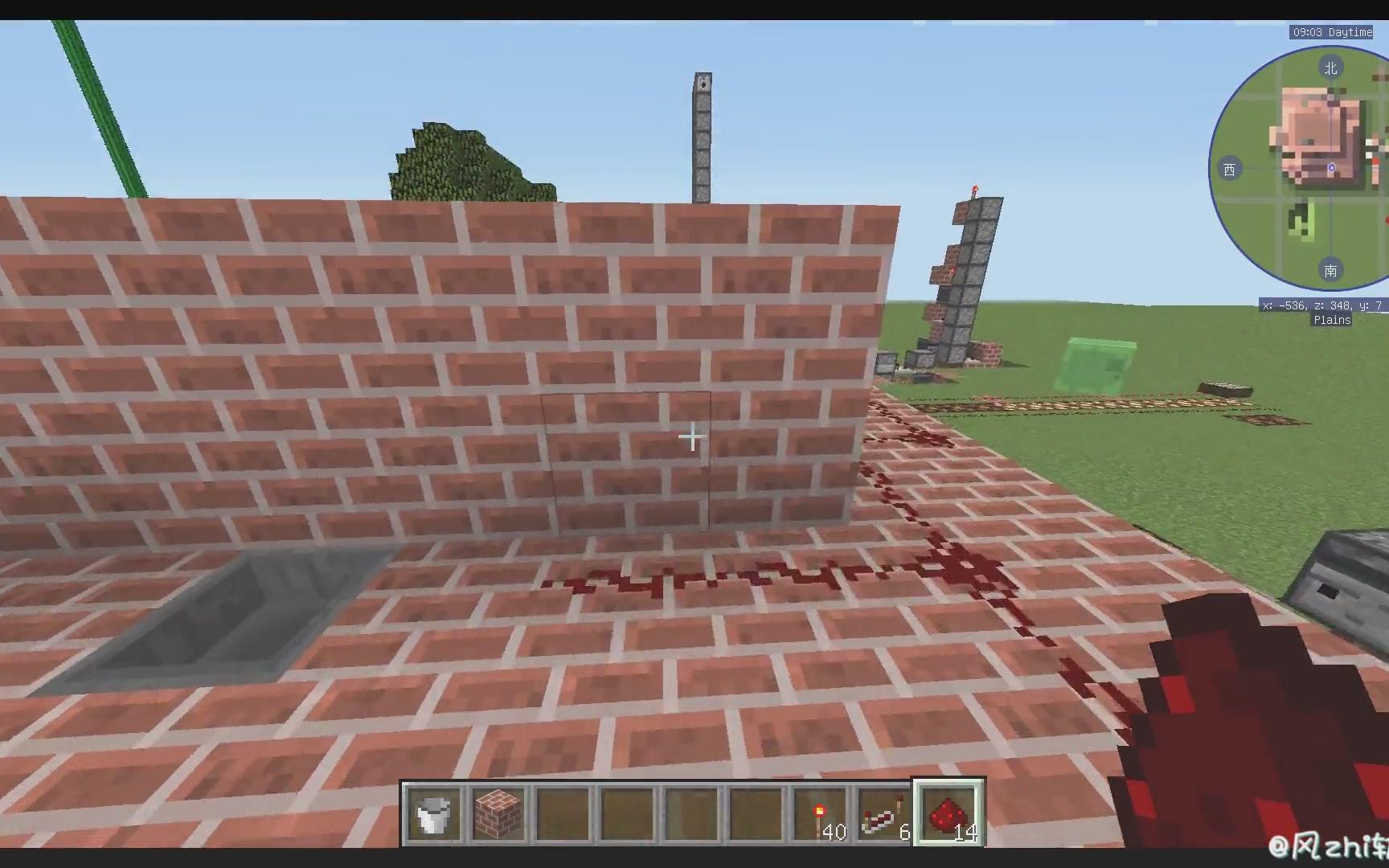
Task: Click the coordinates readout x: -536
Action: [x=1282, y=305]
